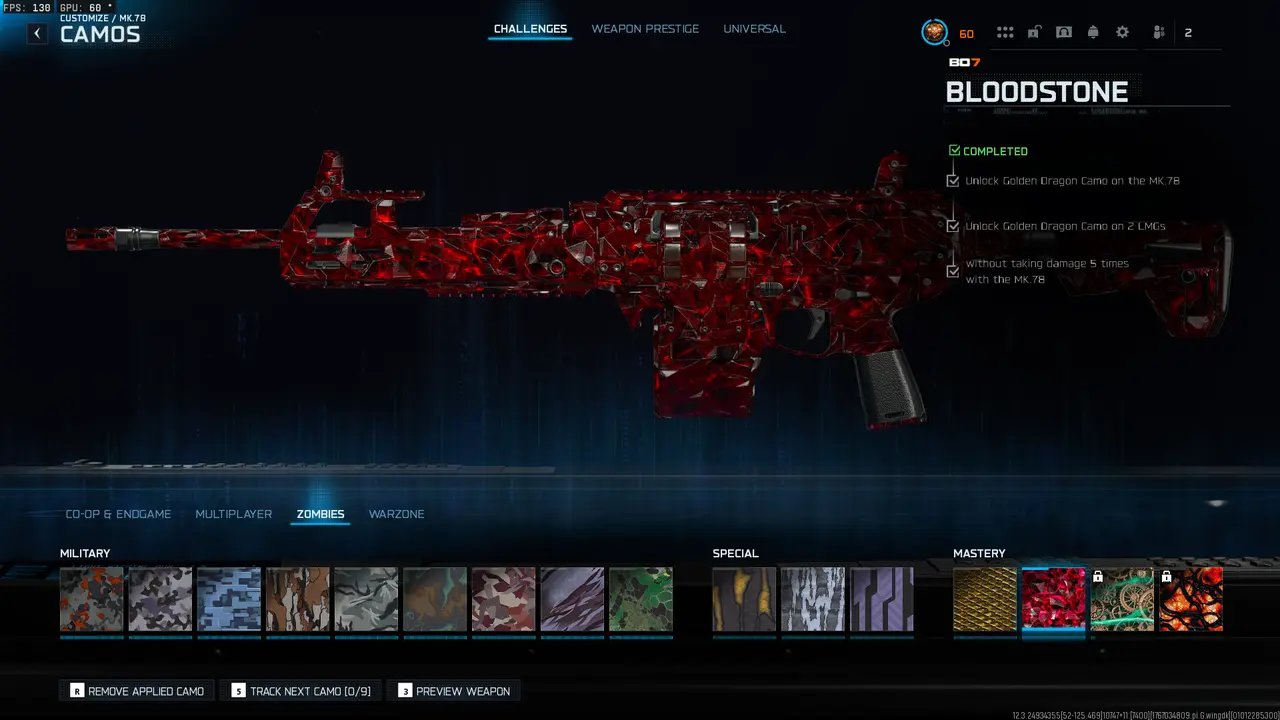
Task: Toggle the 'Unlock Golden Dragon Camo on 2 LMGs' checkbox
Action: [x=952, y=226]
